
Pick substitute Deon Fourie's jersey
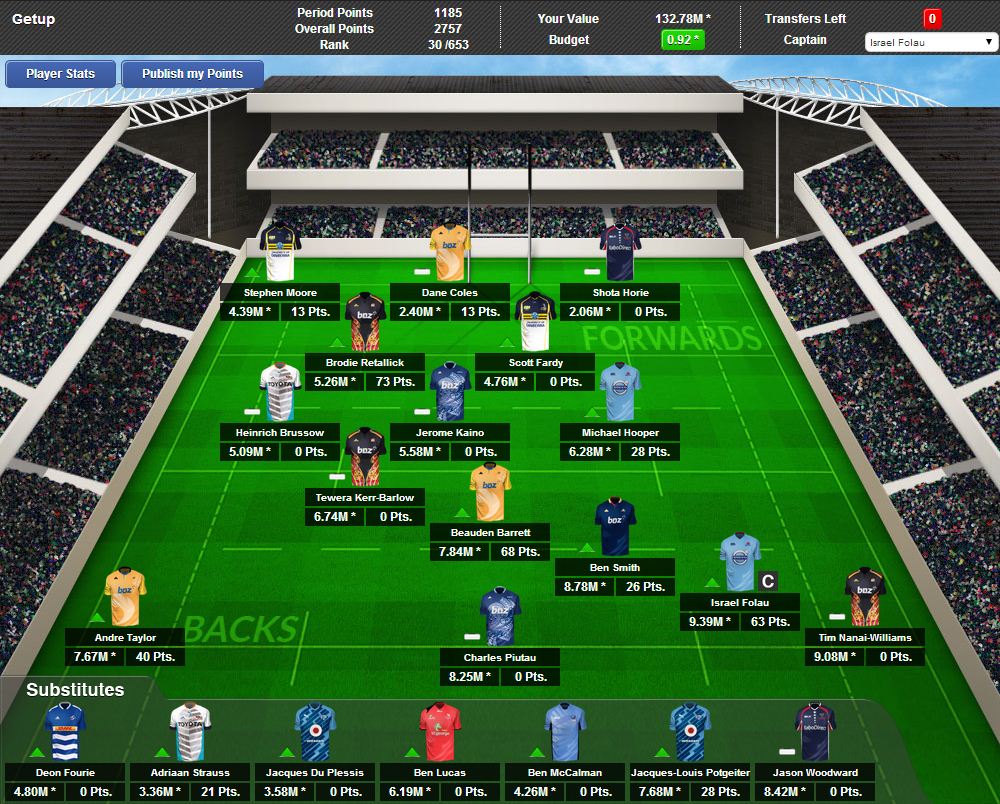pos(65,731)
